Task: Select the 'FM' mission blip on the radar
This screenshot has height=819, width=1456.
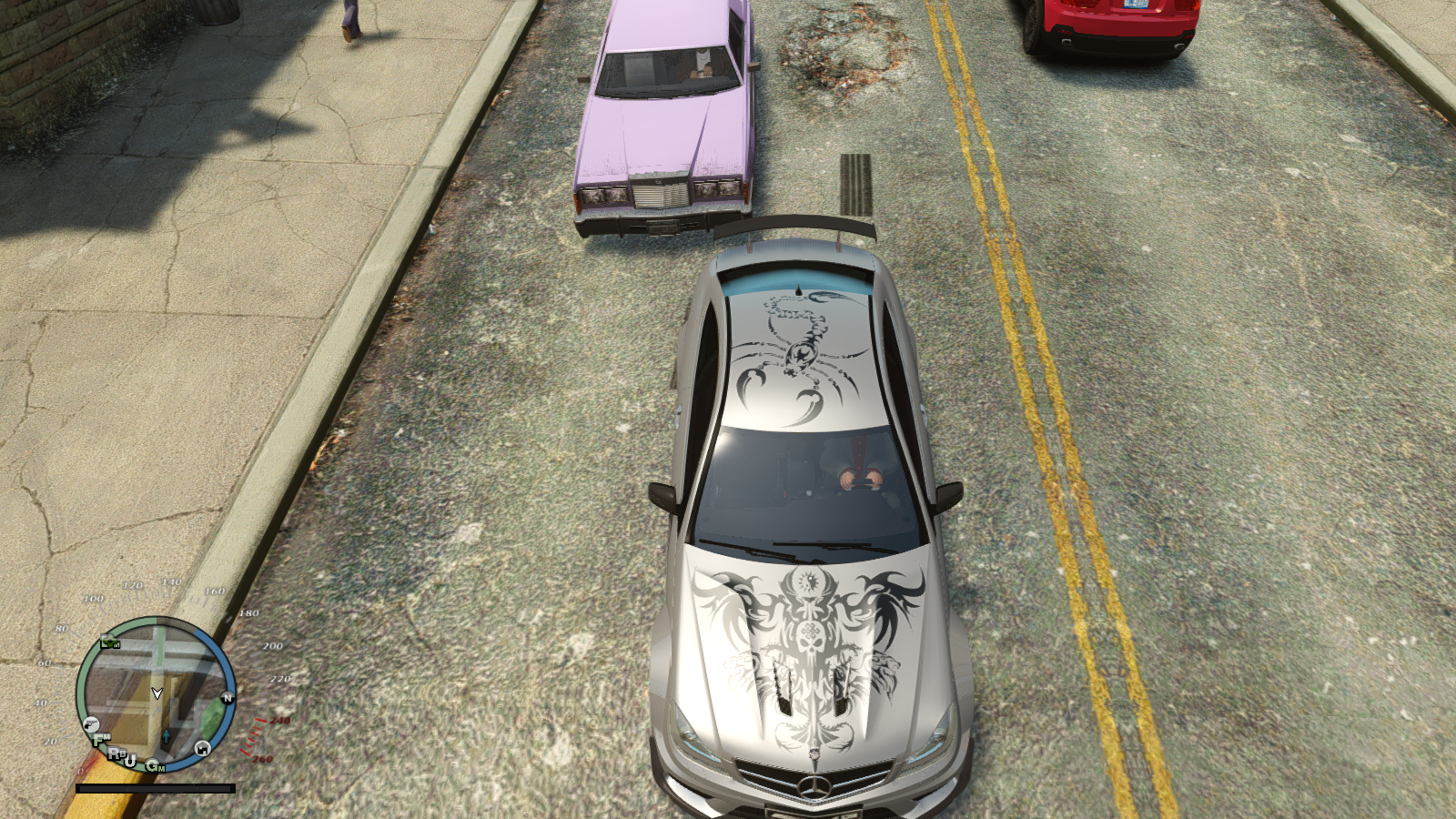Action: (x=99, y=739)
